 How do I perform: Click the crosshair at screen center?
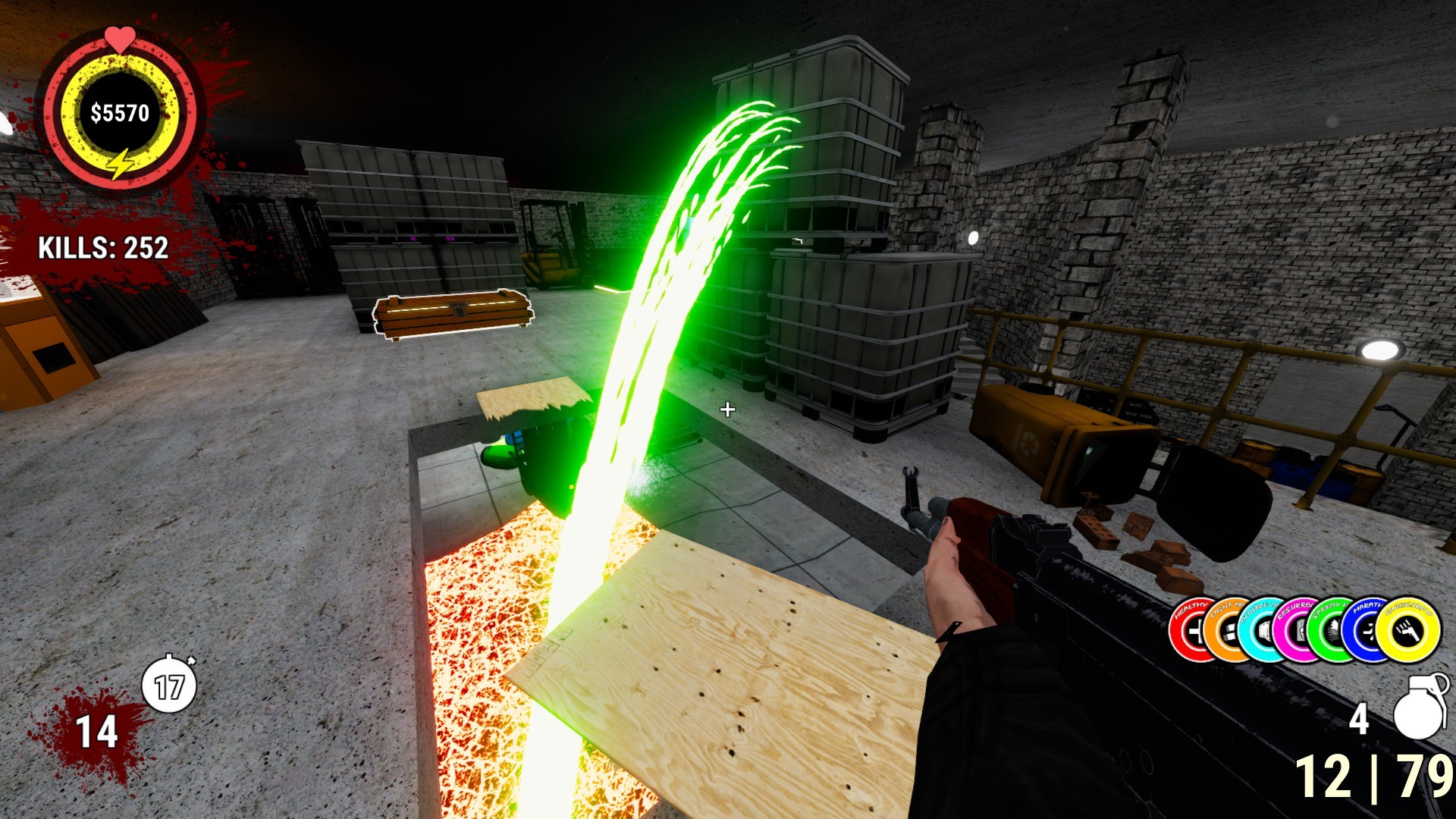(x=728, y=409)
